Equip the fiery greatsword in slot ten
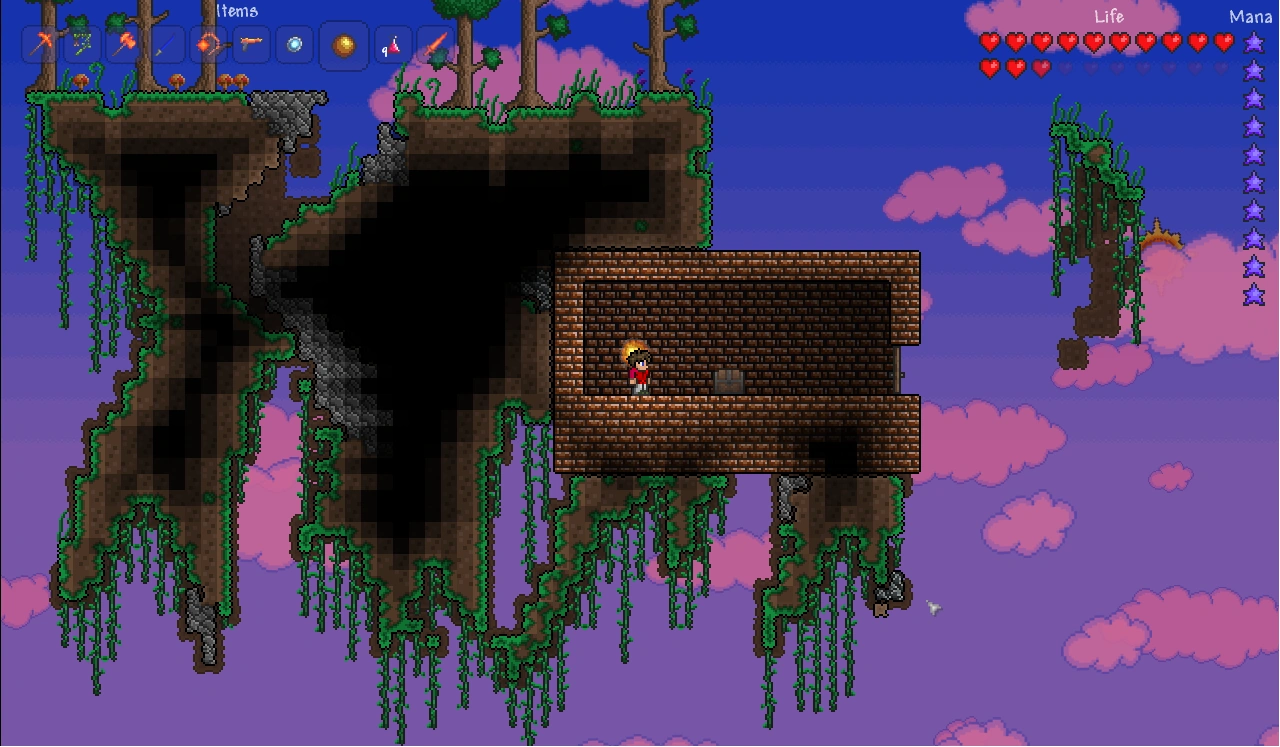1280x747 pixels. pyautogui.click(x=437, y=45)
